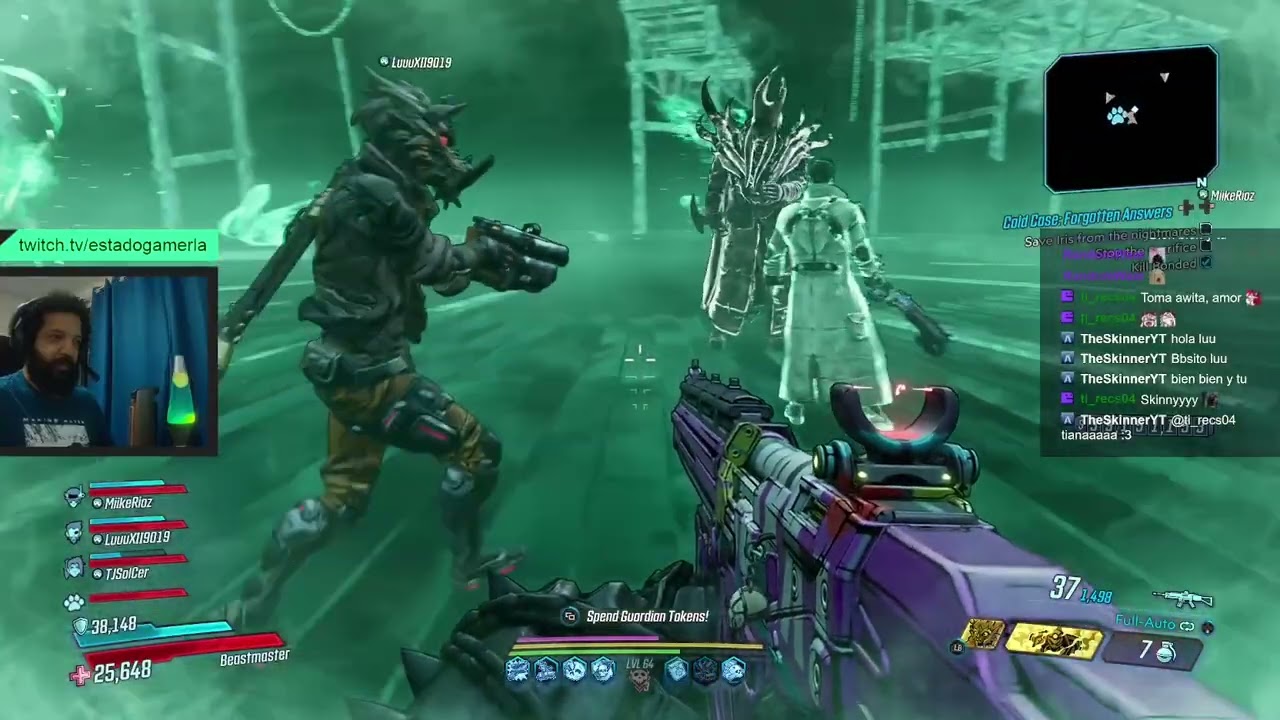
Task: Open the minimap in the corner
Action: click(1131, 119)
